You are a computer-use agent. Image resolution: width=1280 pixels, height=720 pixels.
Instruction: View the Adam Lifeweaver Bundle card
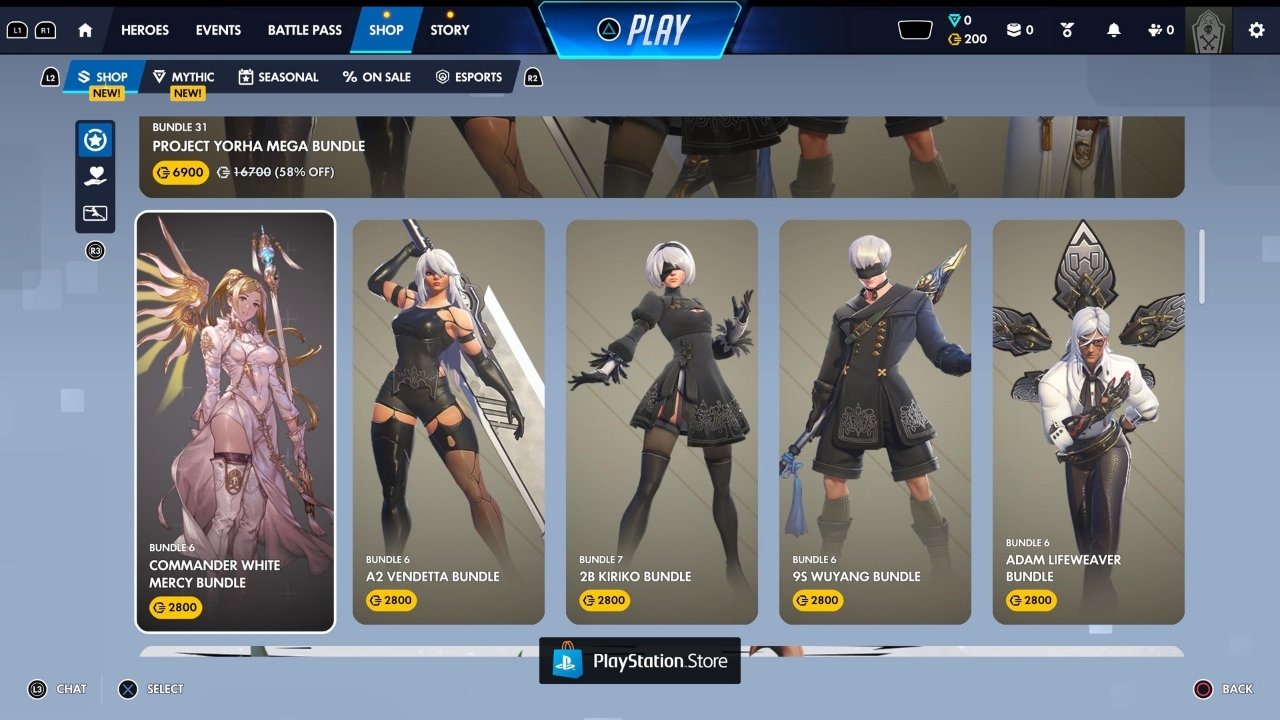coord(1088,422)
